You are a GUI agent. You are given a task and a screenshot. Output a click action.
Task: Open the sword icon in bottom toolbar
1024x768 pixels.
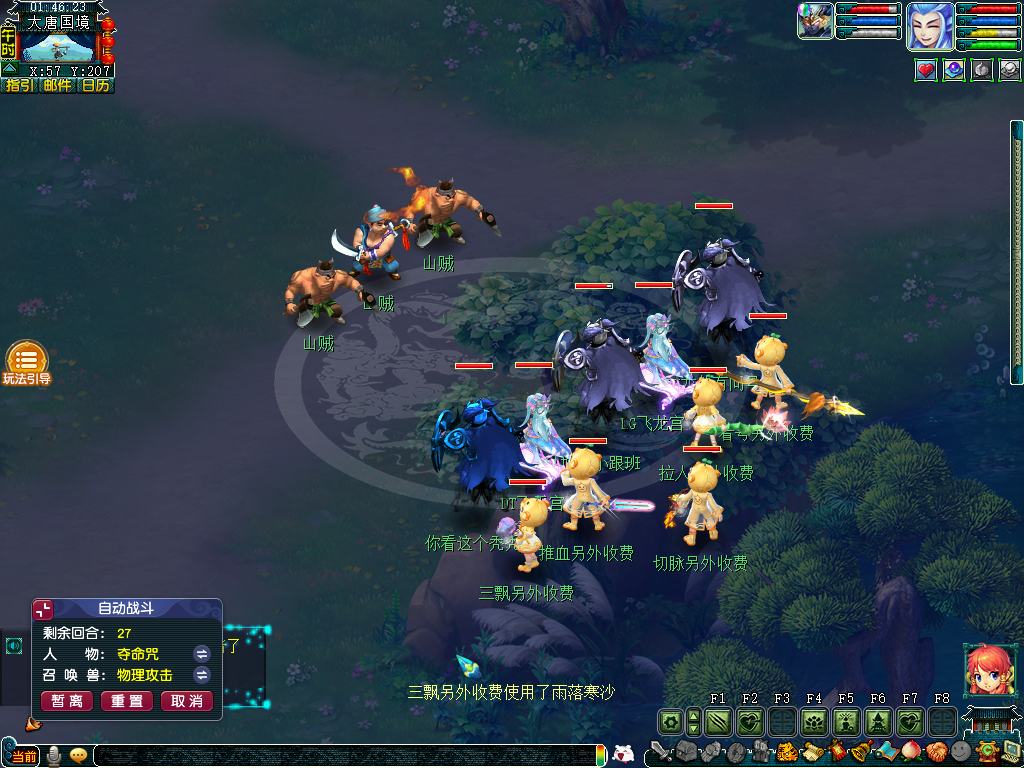tap(659, 752)
